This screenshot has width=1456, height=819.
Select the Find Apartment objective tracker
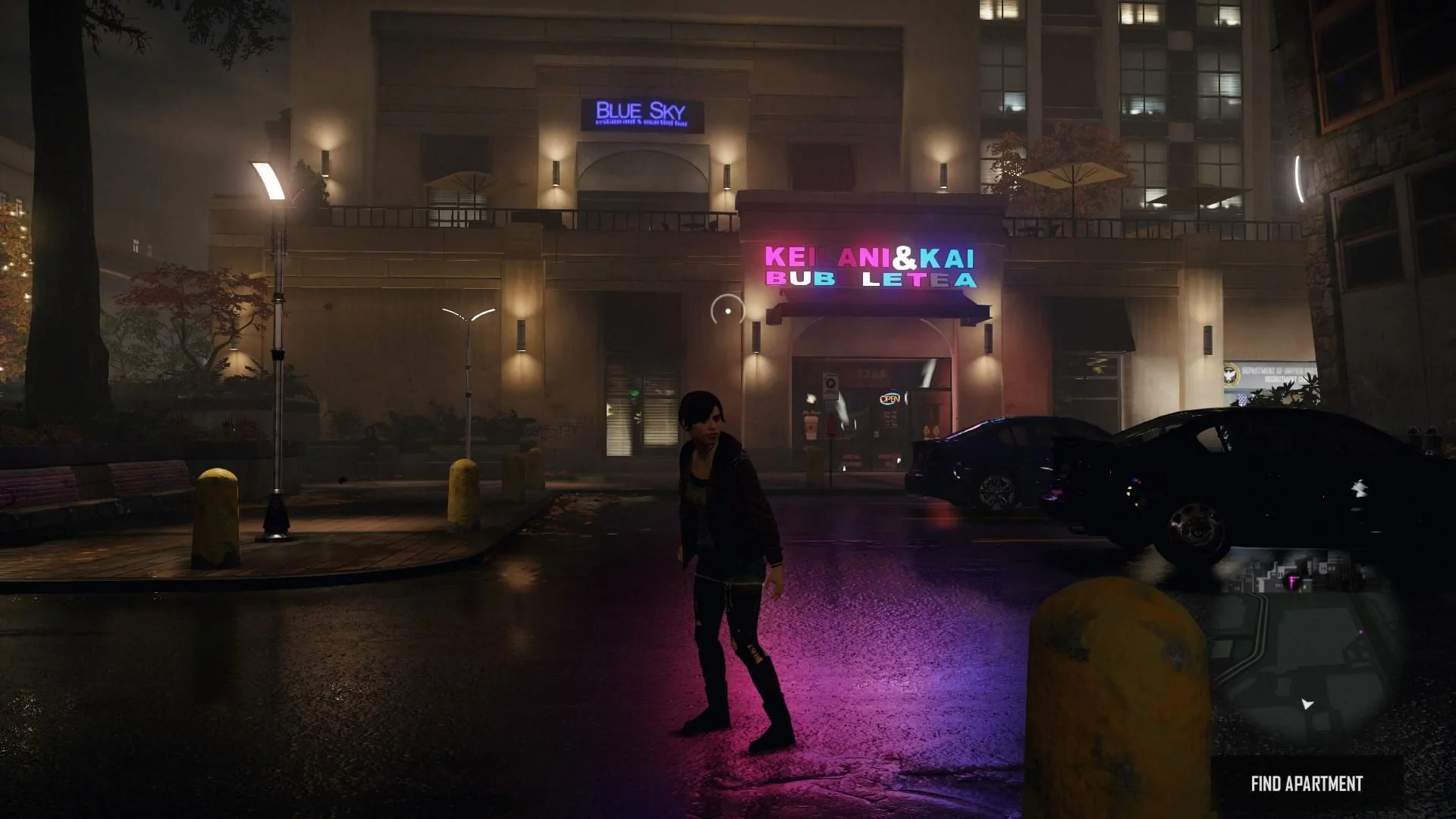[1306, 783]
